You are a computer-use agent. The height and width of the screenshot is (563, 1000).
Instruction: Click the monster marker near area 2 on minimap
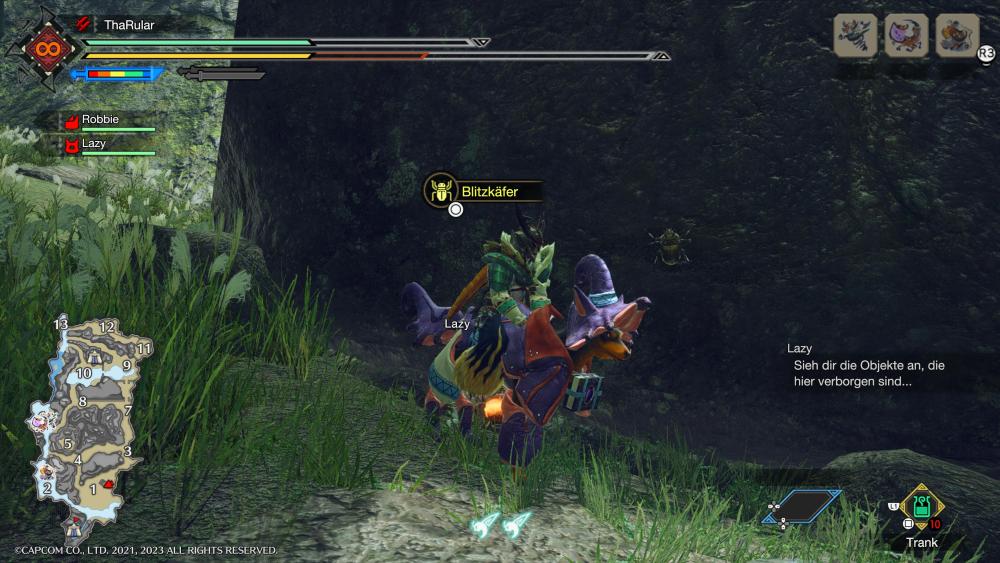point(46,469)
